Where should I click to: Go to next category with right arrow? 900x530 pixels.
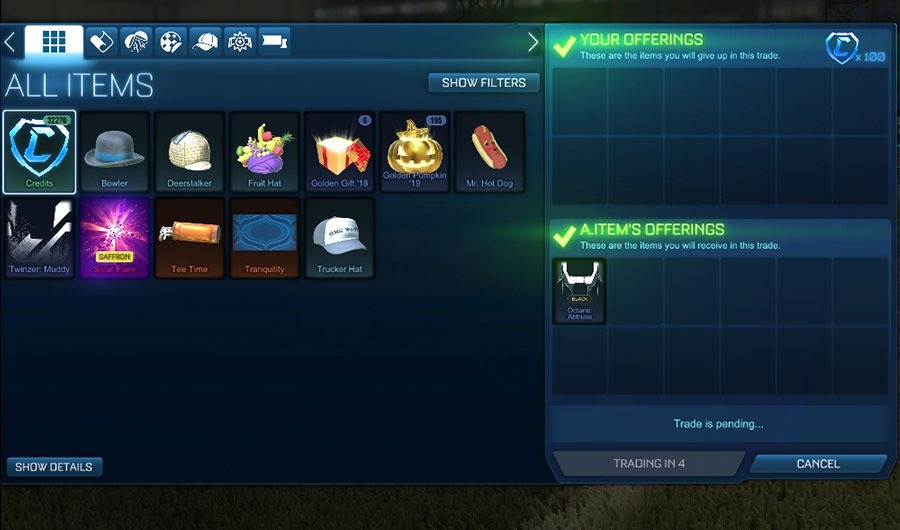coord(532,42)
